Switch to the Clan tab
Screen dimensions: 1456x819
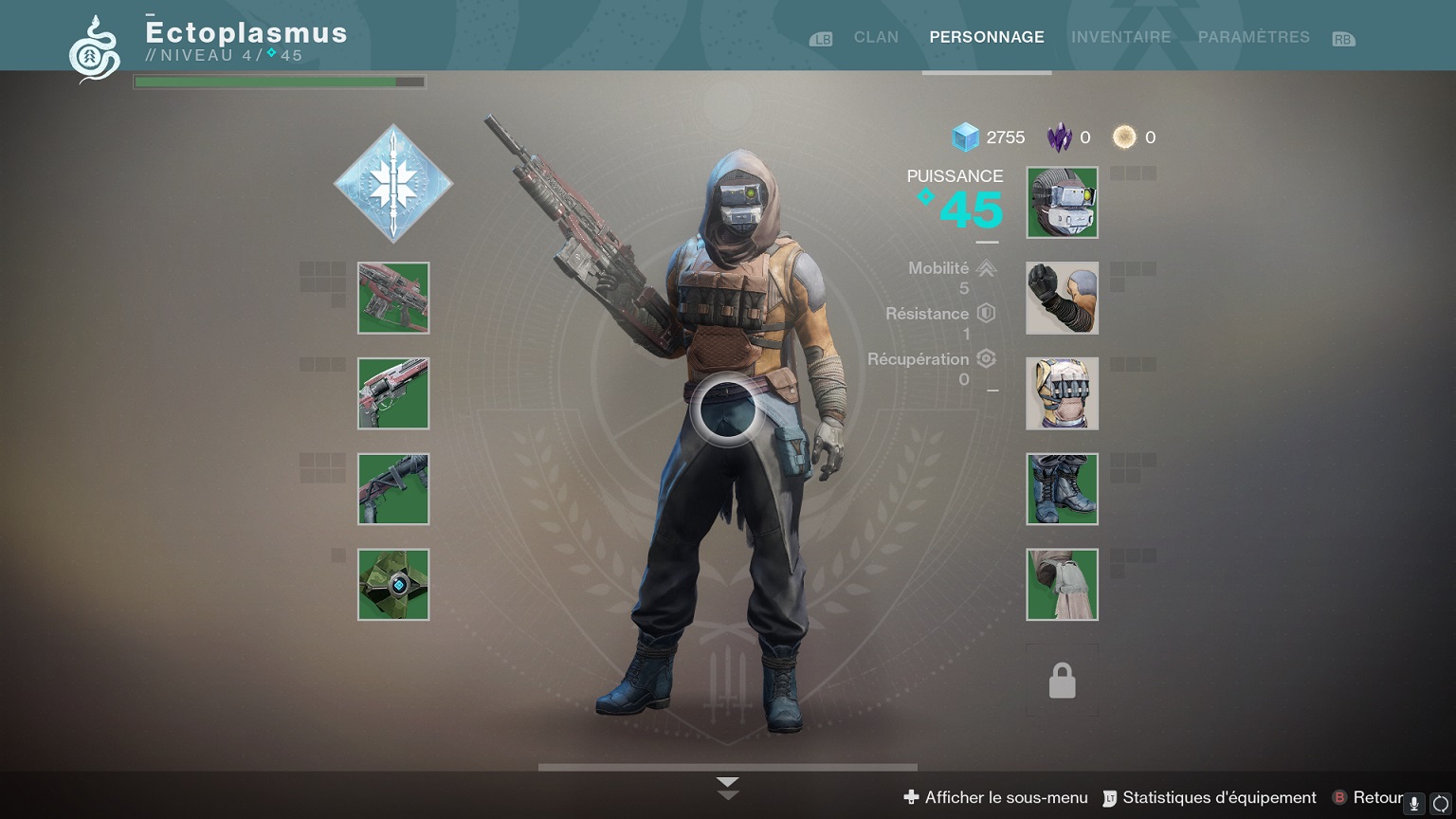pos(875,37)
